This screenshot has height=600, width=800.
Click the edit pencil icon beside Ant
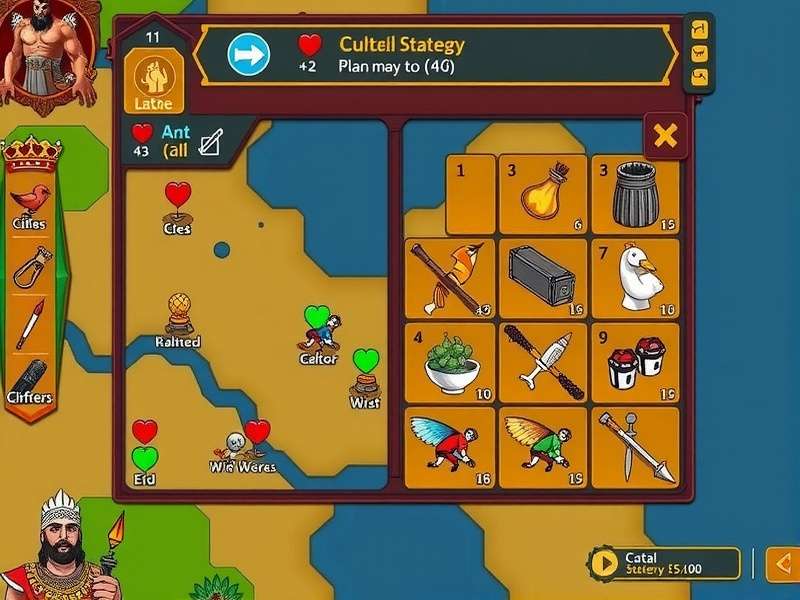[x=210, y=142]
